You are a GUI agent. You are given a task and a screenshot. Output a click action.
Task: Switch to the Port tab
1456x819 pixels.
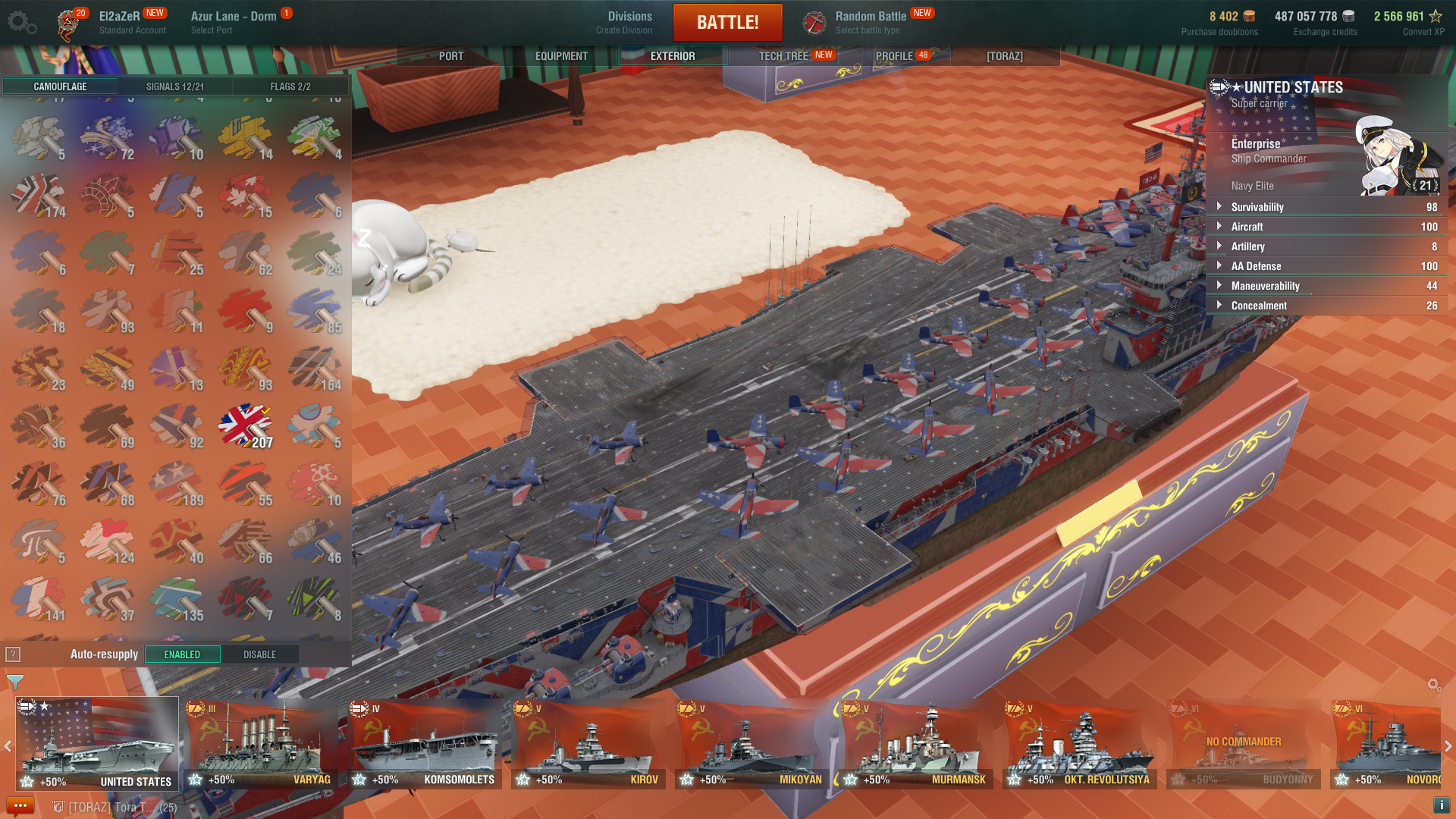coord(450,56)
